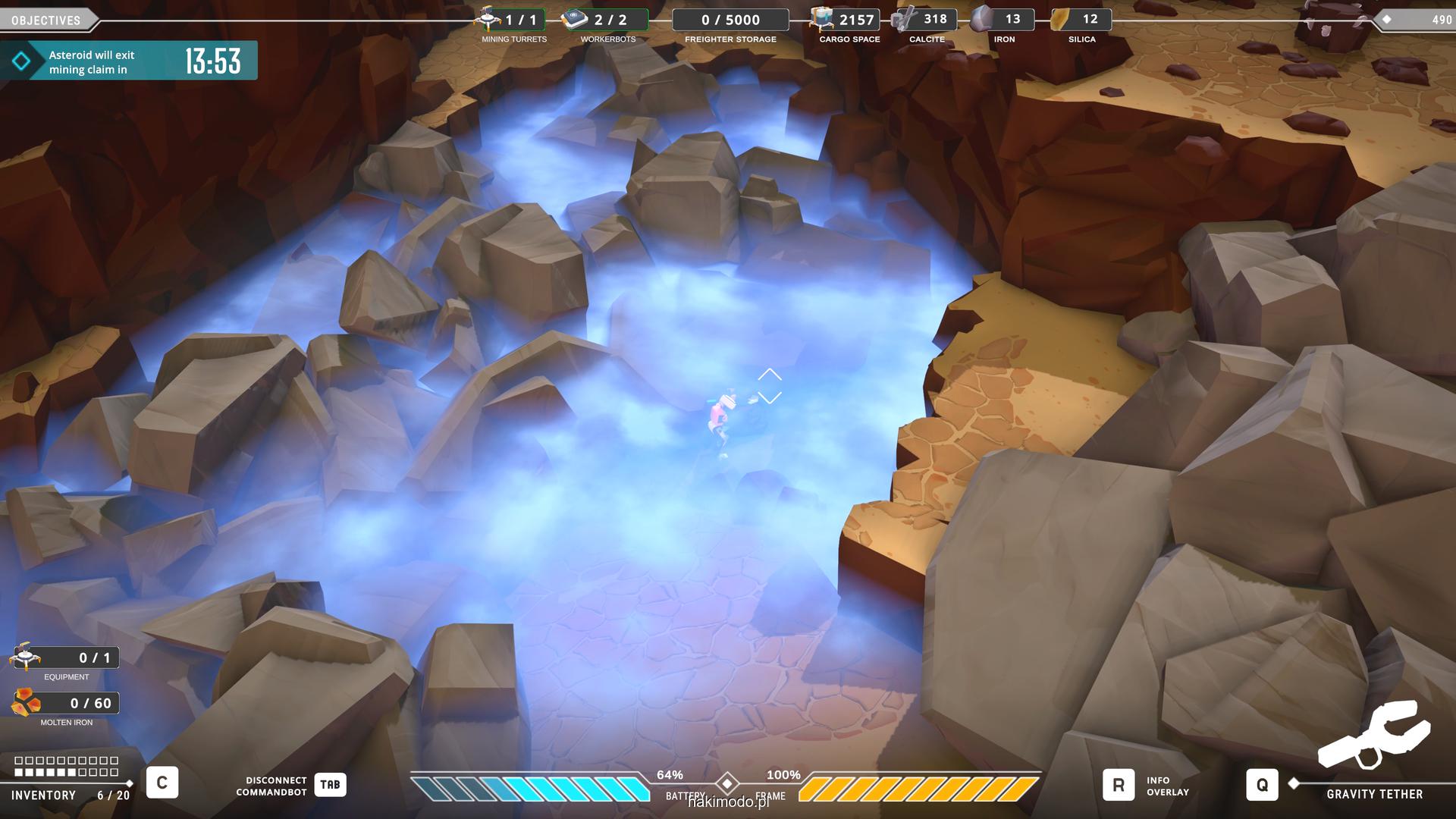Select the asteroid mining claim objective
The image size is (1456, 819).
coord(129,61)
